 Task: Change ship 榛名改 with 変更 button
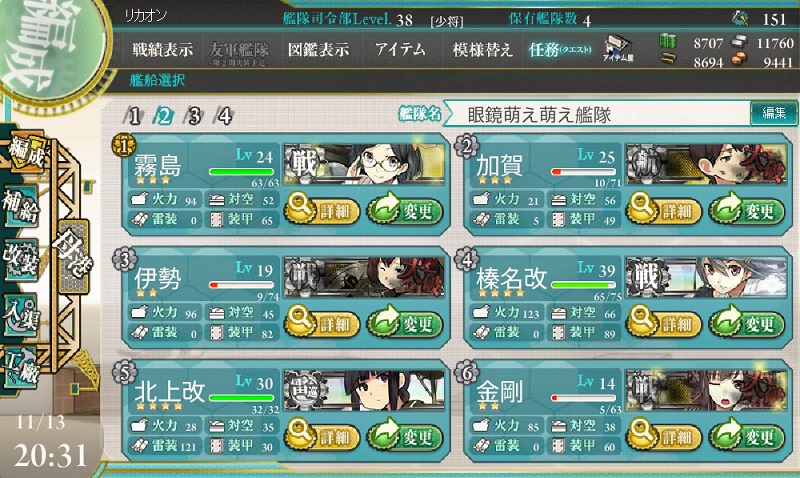pyautogui.click(x=746, y=324)
